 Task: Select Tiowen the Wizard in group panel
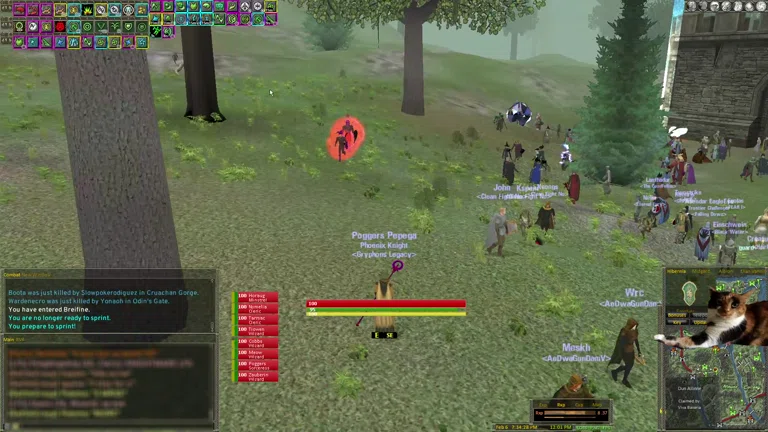[257, 331]
